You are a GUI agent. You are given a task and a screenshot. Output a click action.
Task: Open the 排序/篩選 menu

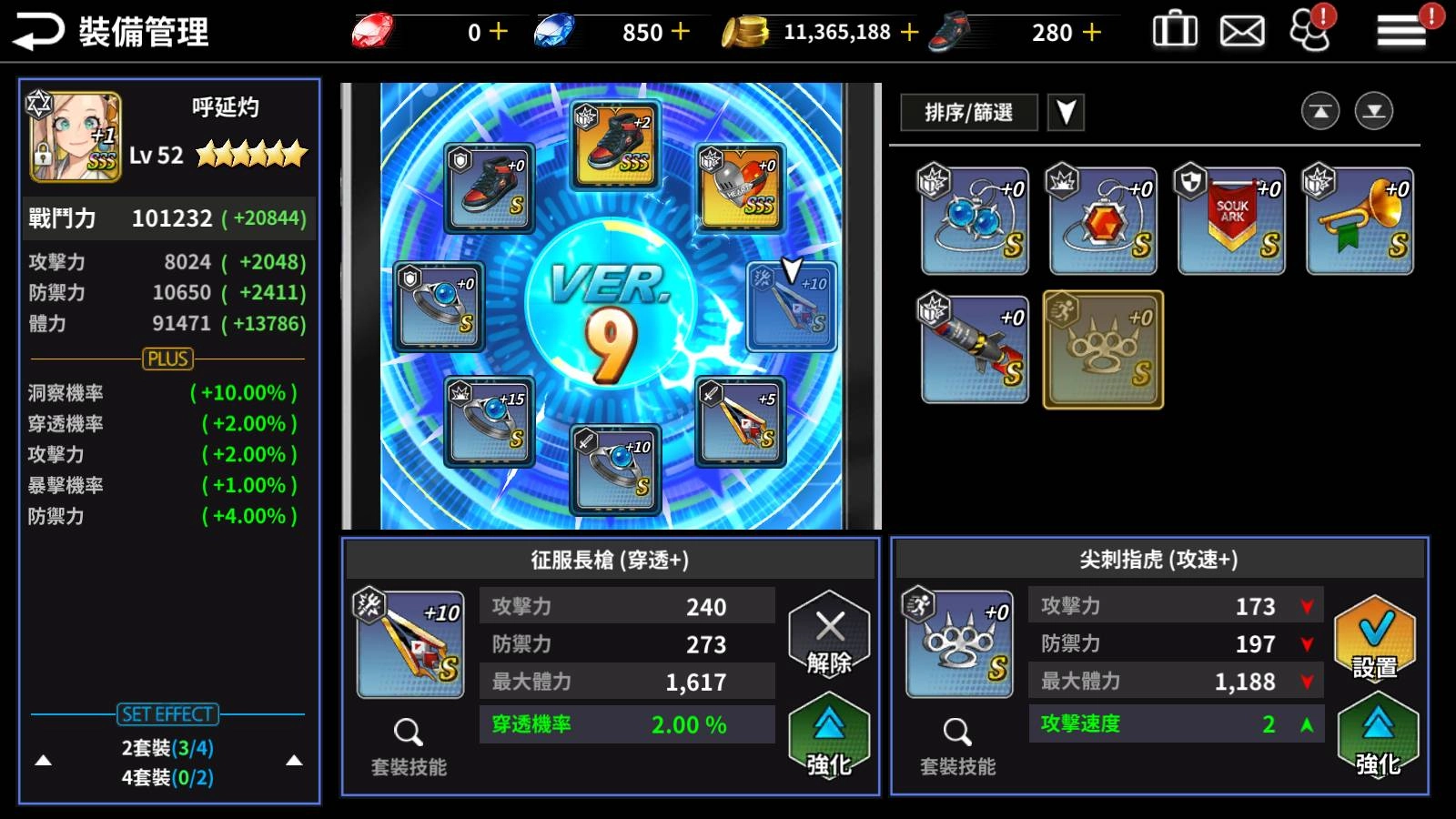point(967,112)
